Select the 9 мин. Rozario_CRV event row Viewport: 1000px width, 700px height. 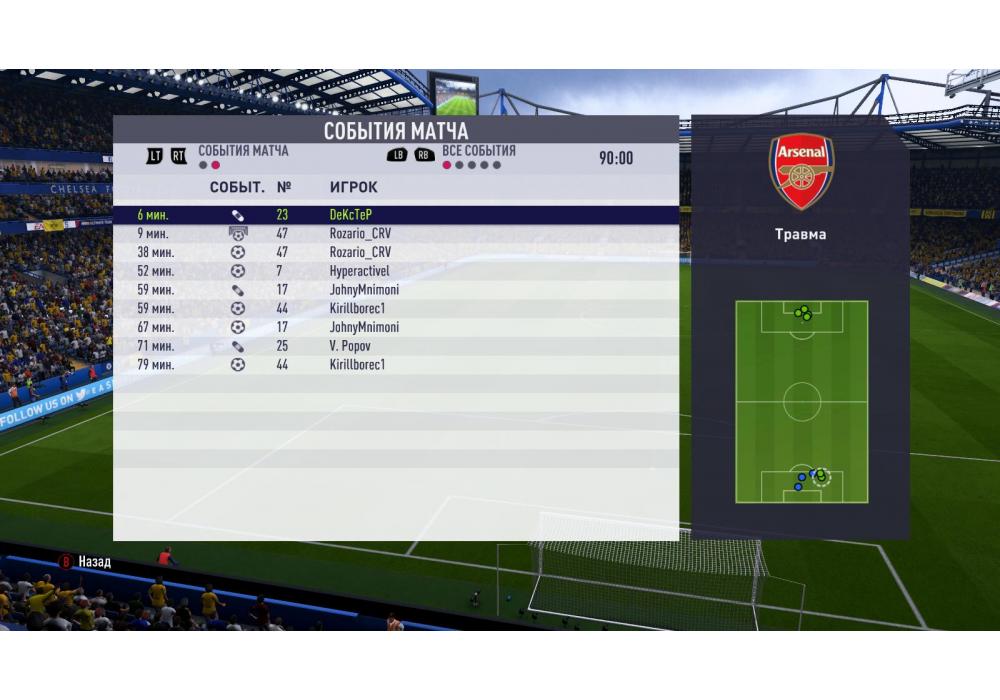coord(395,233)
